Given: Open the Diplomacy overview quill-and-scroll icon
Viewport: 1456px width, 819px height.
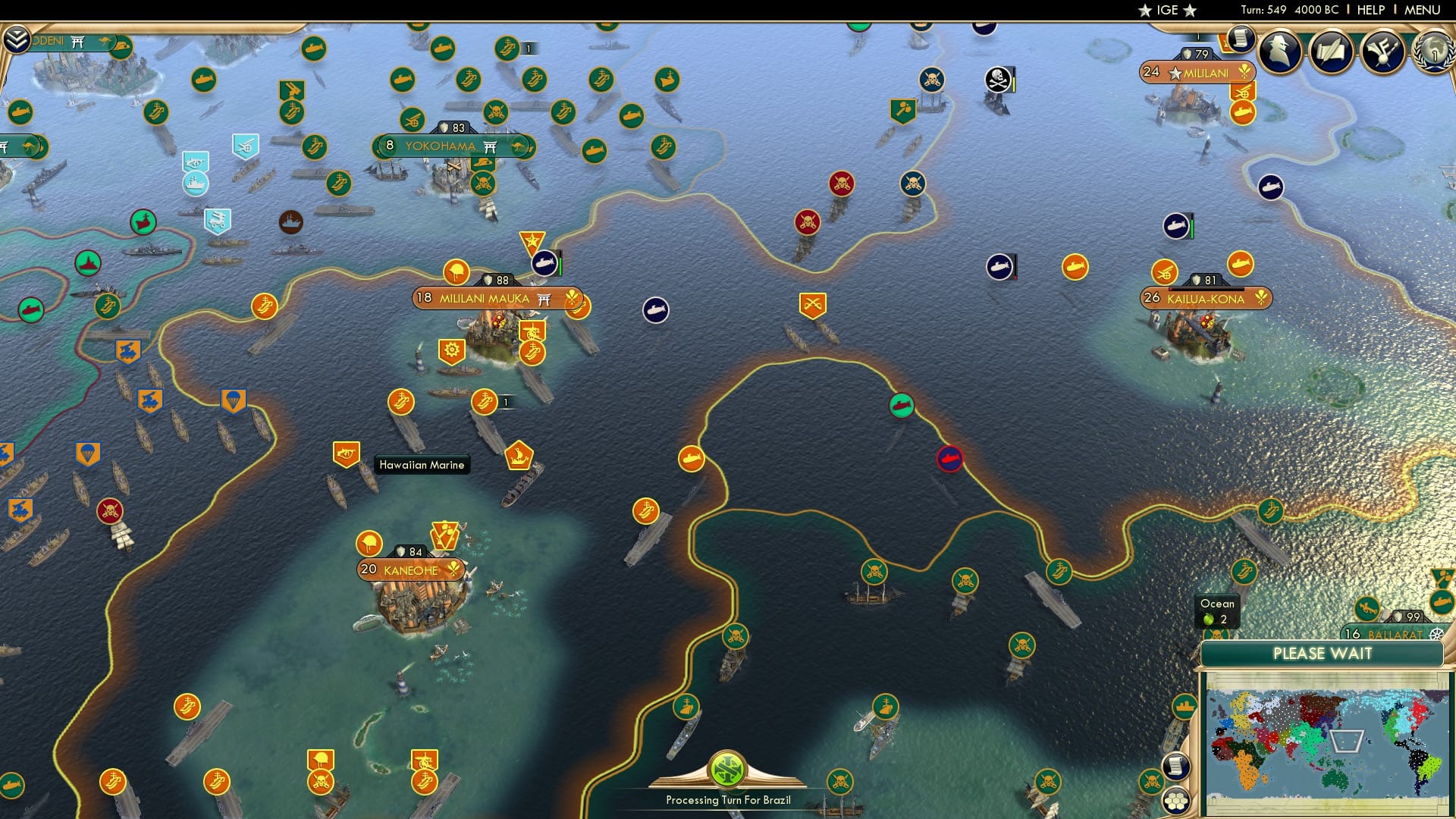Looking at the screenshot, I should [x=1329, y=53].
